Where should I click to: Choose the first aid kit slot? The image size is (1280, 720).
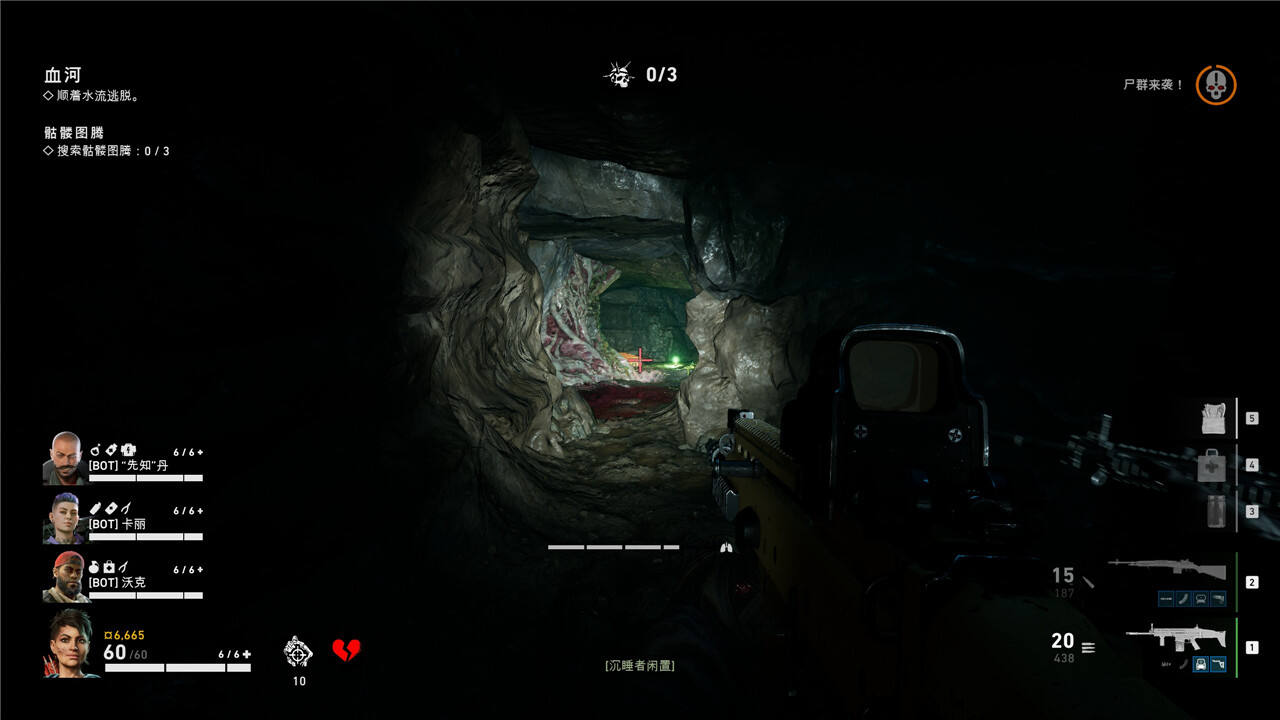coord(1212,464)
